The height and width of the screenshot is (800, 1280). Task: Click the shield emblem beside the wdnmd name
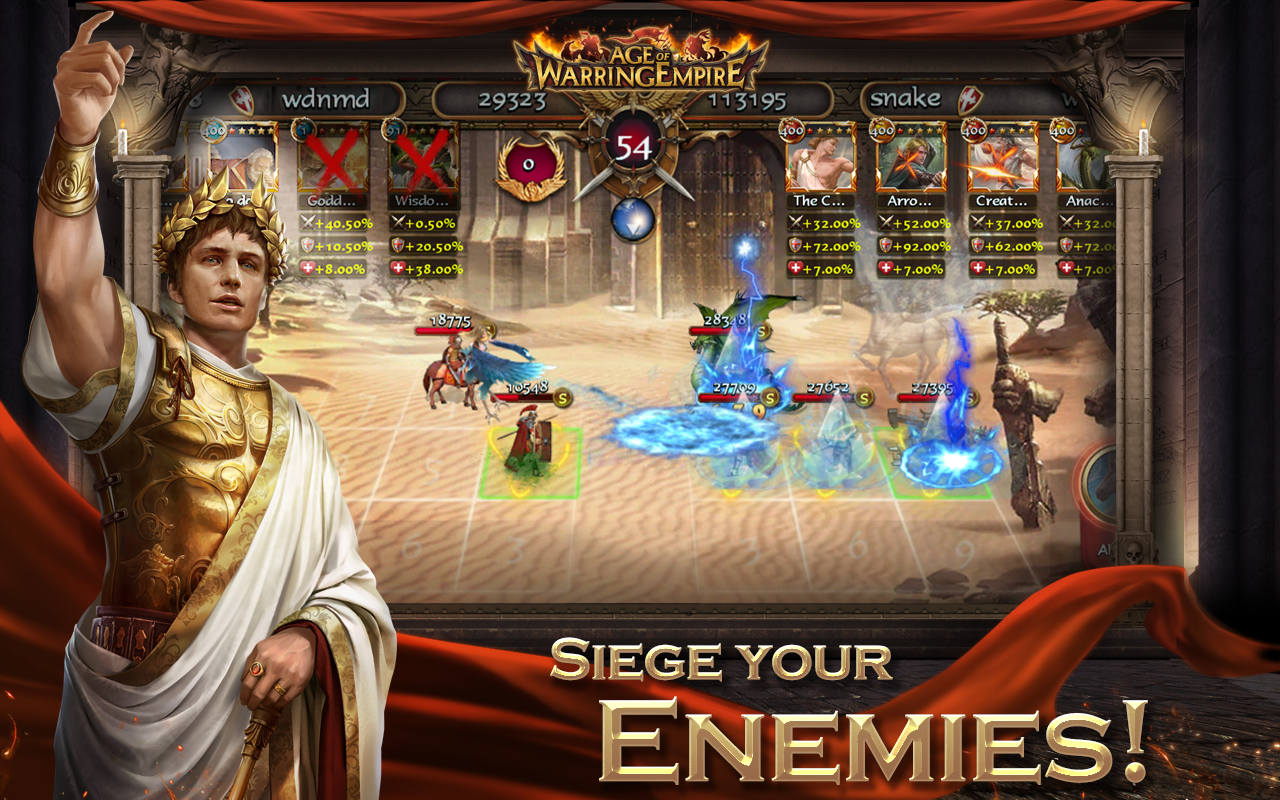click(x=242, y=99)
